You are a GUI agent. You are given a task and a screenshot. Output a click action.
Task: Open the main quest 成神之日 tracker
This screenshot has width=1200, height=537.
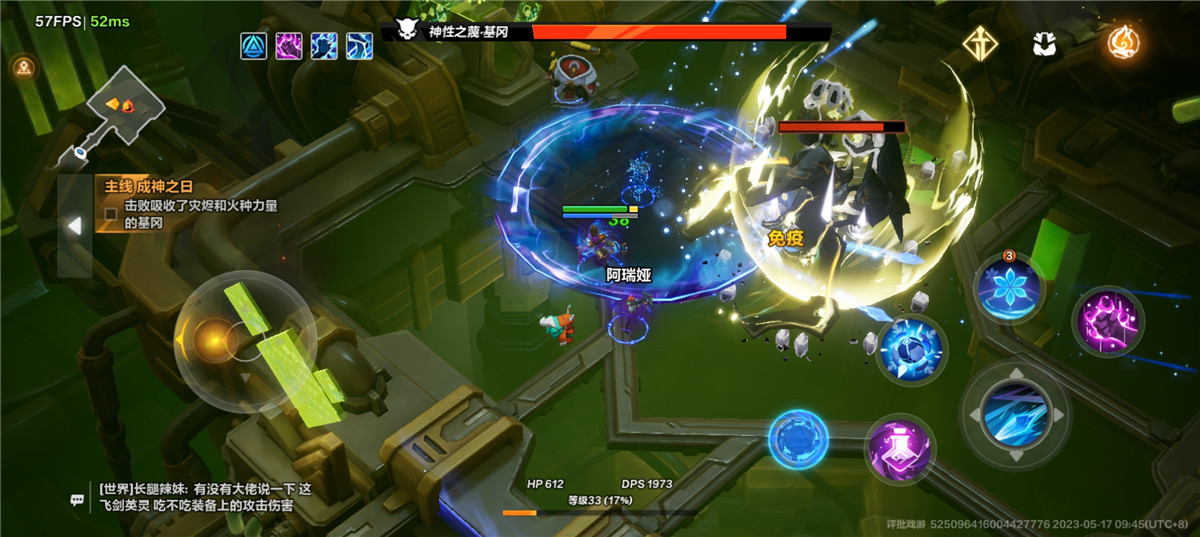190,204
